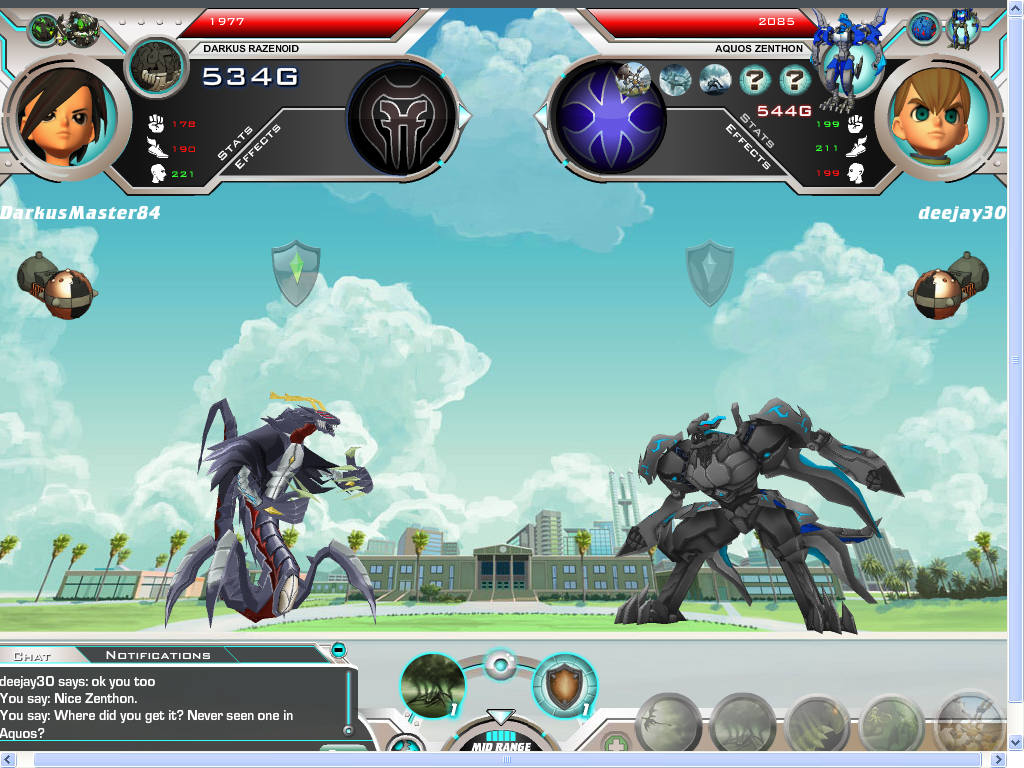Screen dimensions: 1024x768
Task: Click the green plus button near ability bar
Action: point(613,742)
